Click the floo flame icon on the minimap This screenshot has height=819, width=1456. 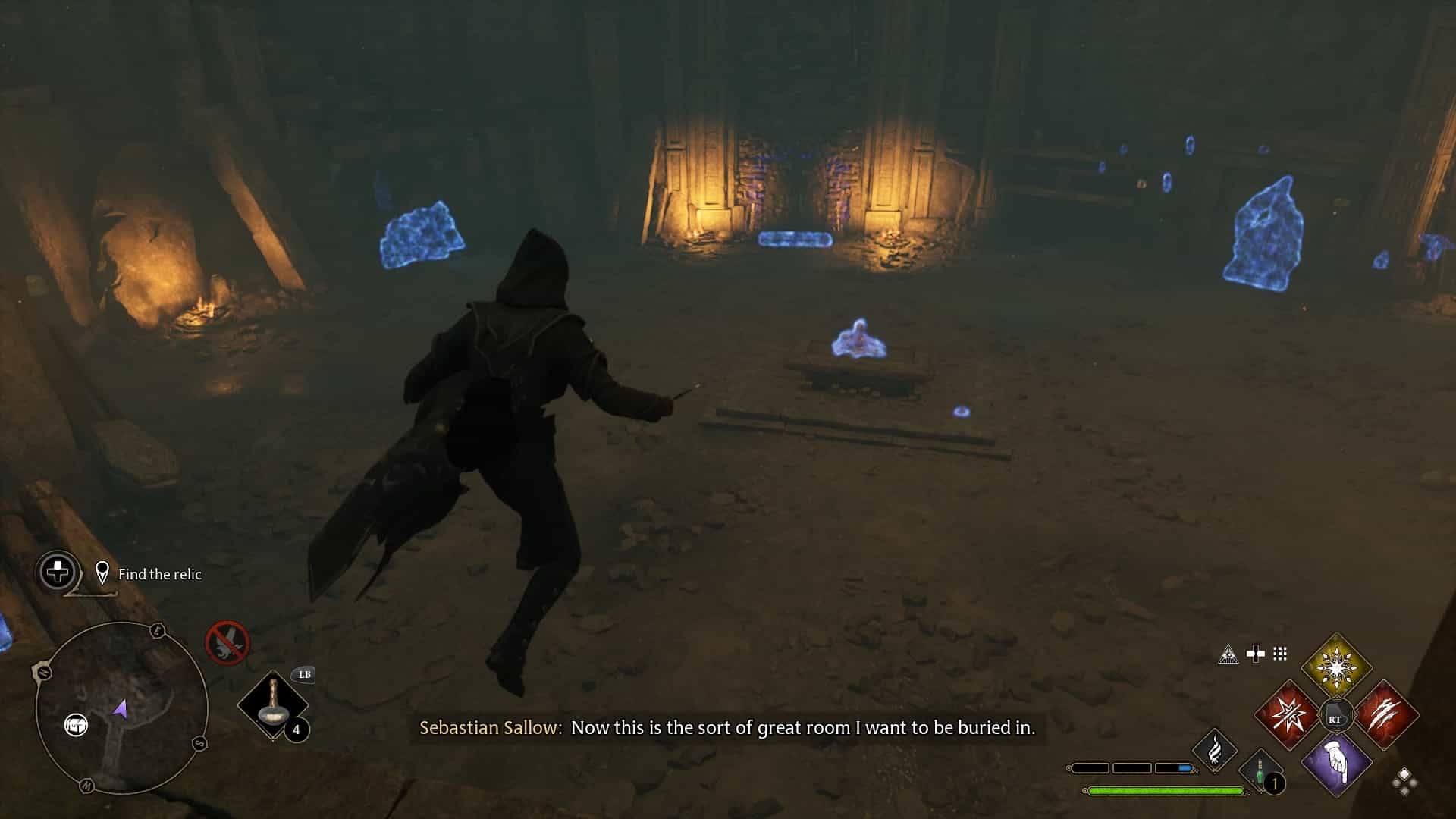tap(77, 724)
